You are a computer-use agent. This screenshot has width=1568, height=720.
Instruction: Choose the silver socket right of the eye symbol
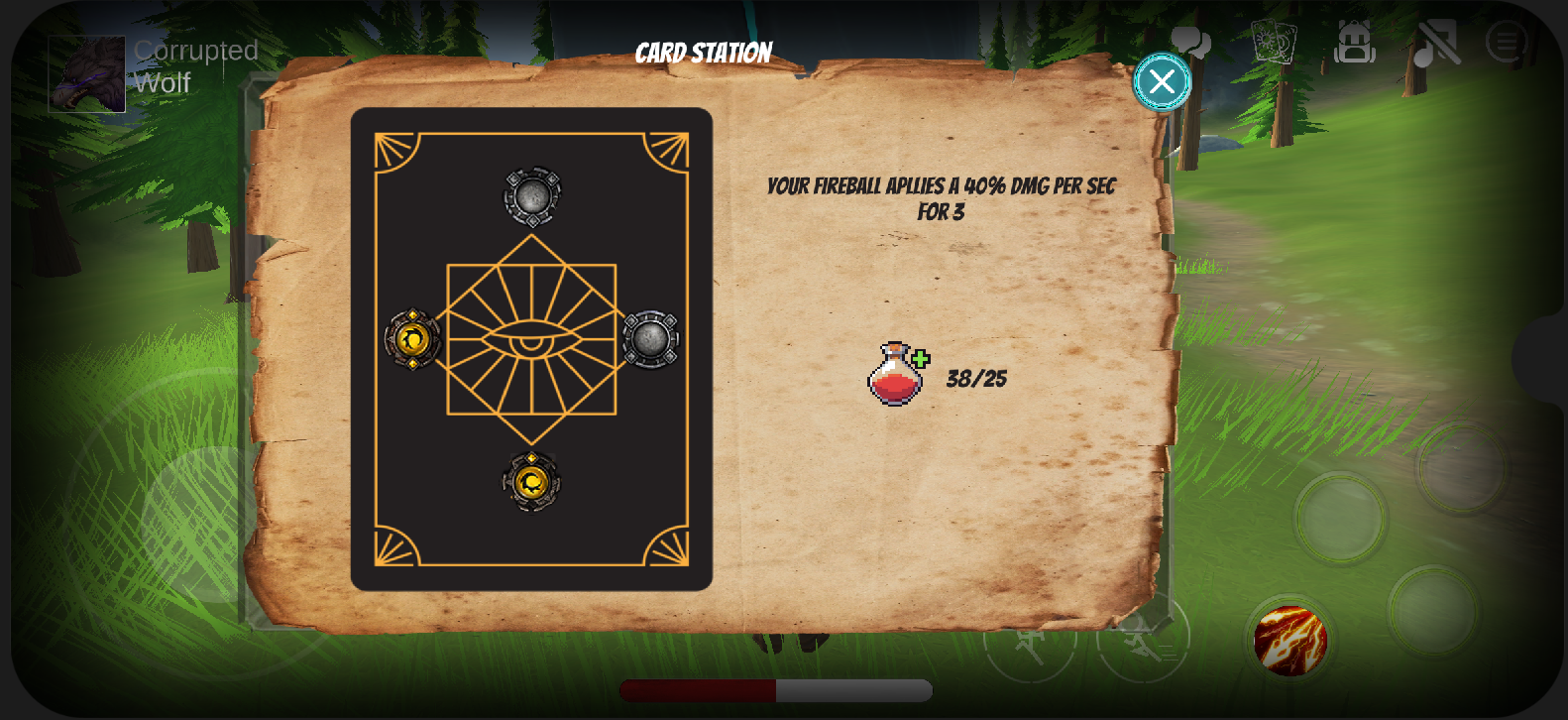click(x=650, y=339)
